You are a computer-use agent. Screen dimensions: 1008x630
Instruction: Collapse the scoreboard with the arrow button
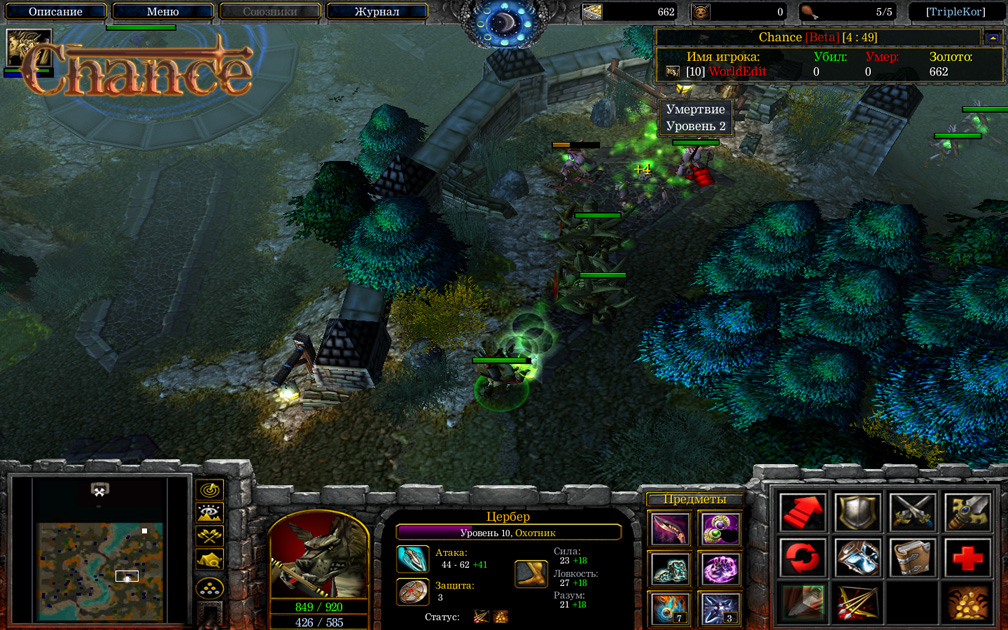pyautogui.click(x=992, y=38)
